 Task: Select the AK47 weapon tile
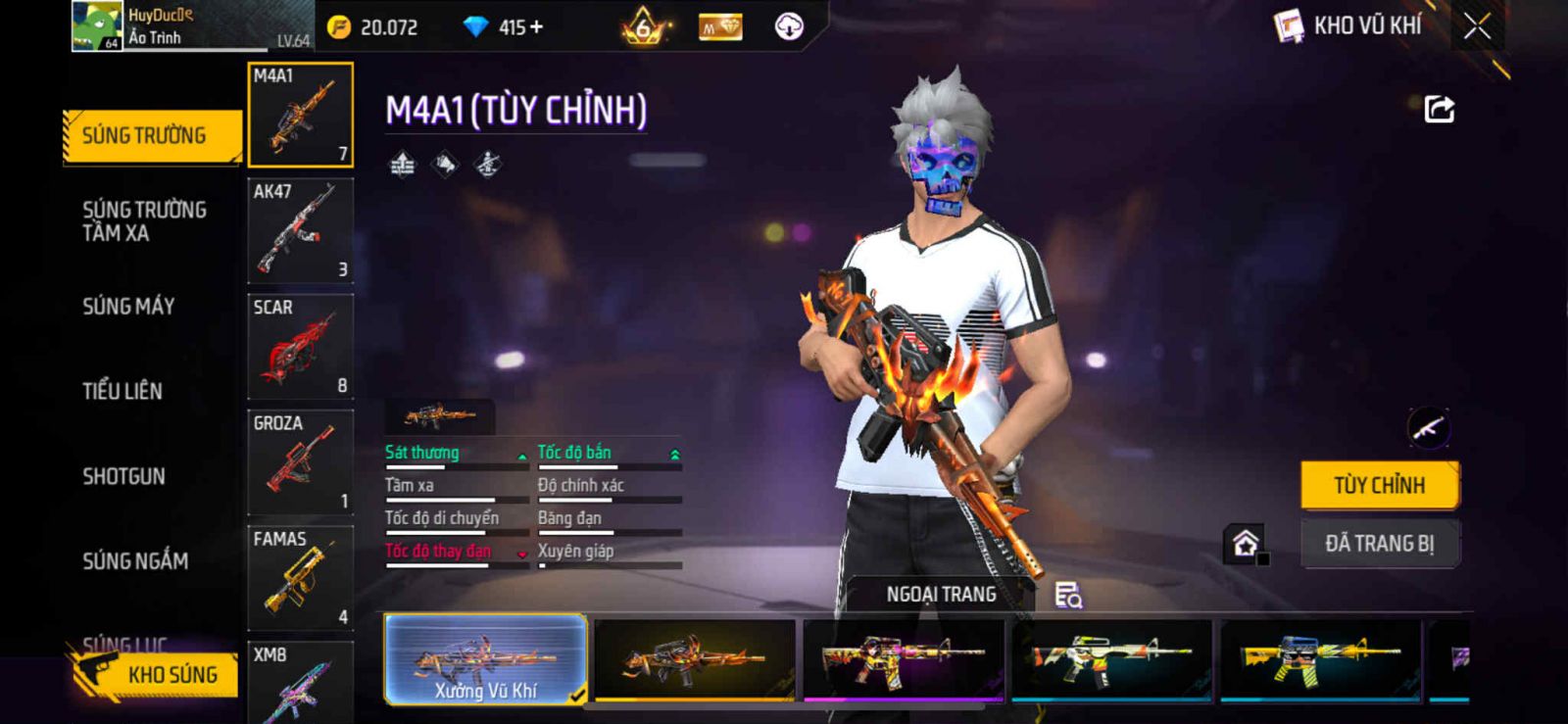click(300, 231)
